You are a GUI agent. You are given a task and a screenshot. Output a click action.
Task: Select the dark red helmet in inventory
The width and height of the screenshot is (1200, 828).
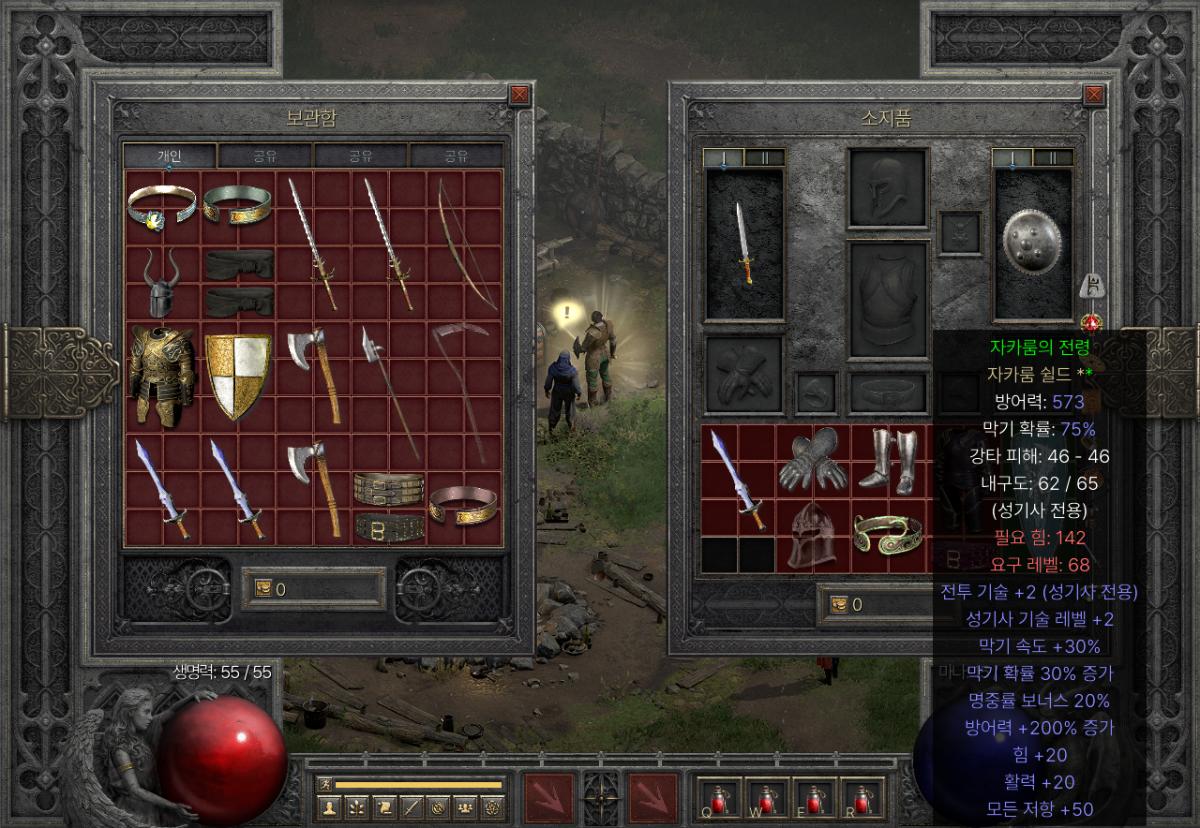[813, 535]
